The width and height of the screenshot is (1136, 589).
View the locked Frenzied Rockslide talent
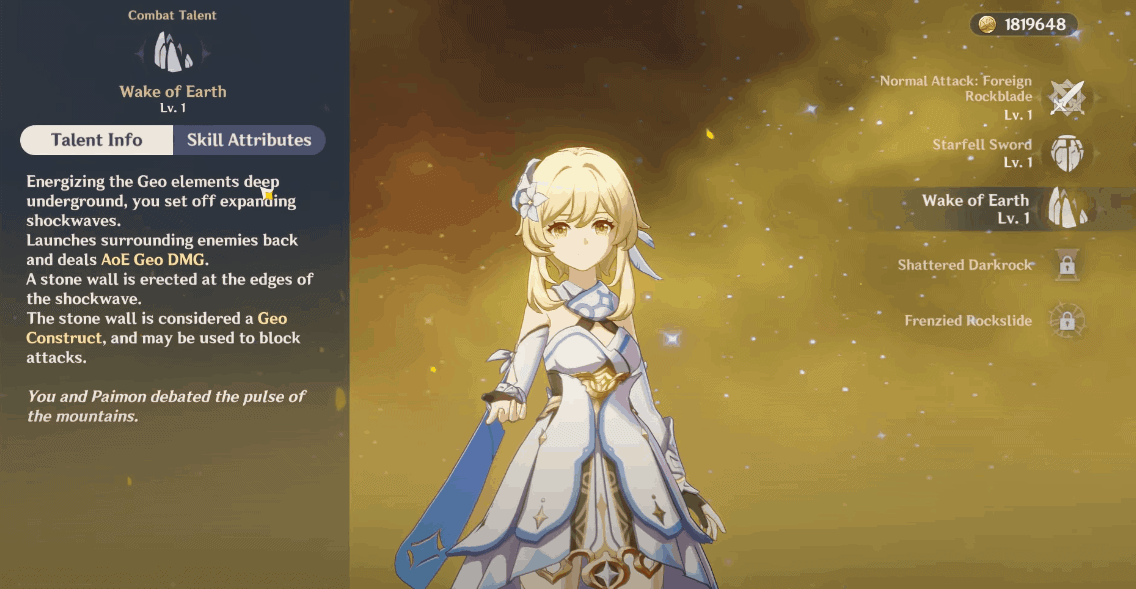[x=1067, y=321]
